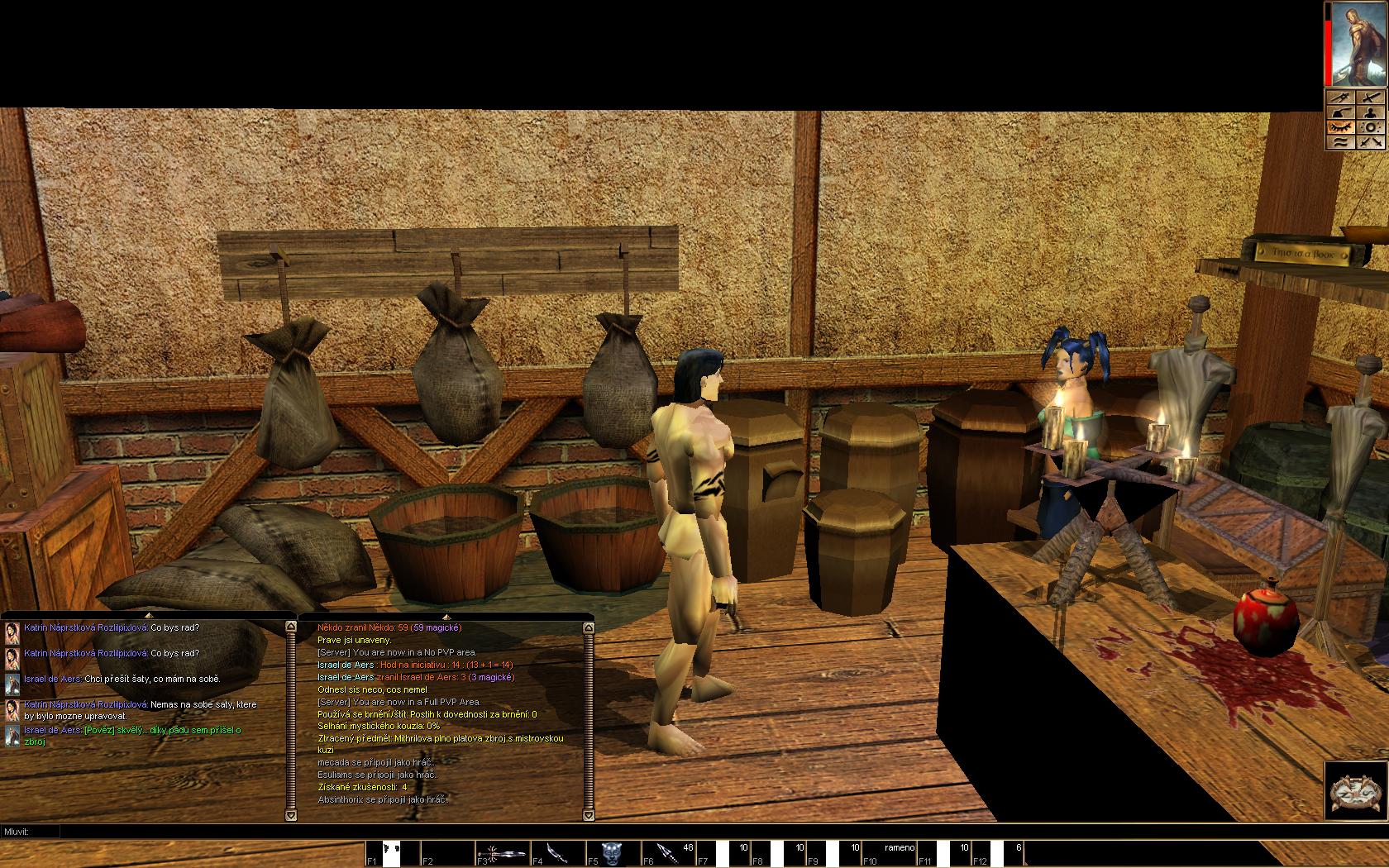1389x868 pixels.
Task: Collapse the combat log with top arrow
Action: pyautogui.click(x=446, y=616)
